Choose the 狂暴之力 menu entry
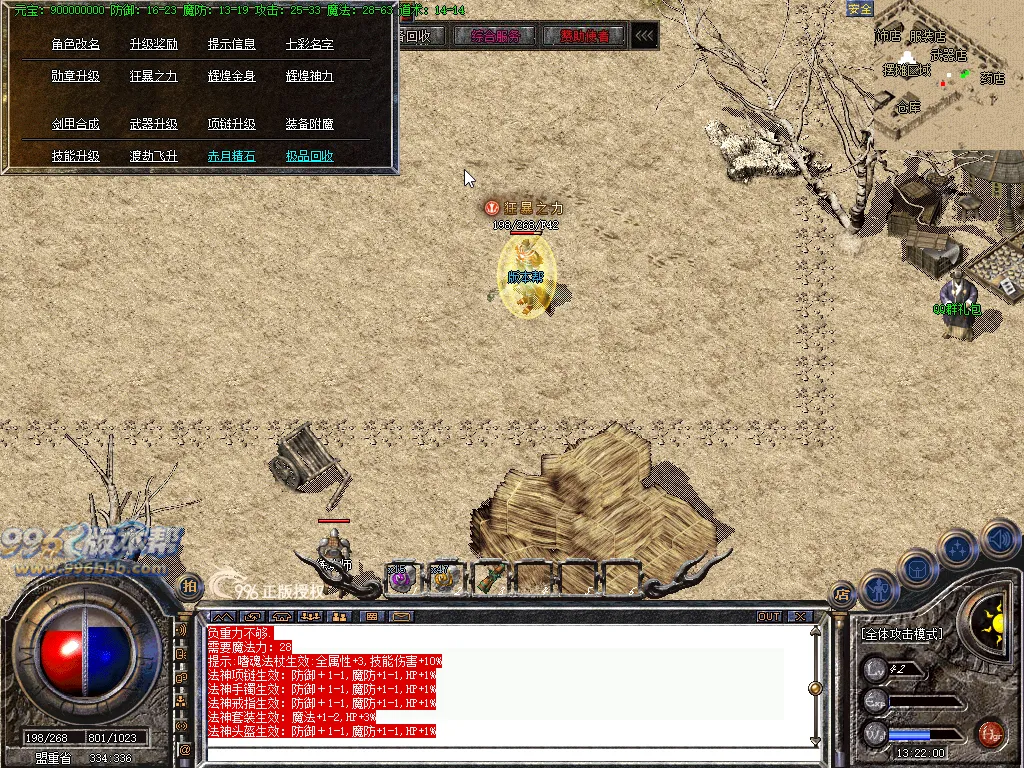Screen dimensions: 1024x768 pos(154,76)
